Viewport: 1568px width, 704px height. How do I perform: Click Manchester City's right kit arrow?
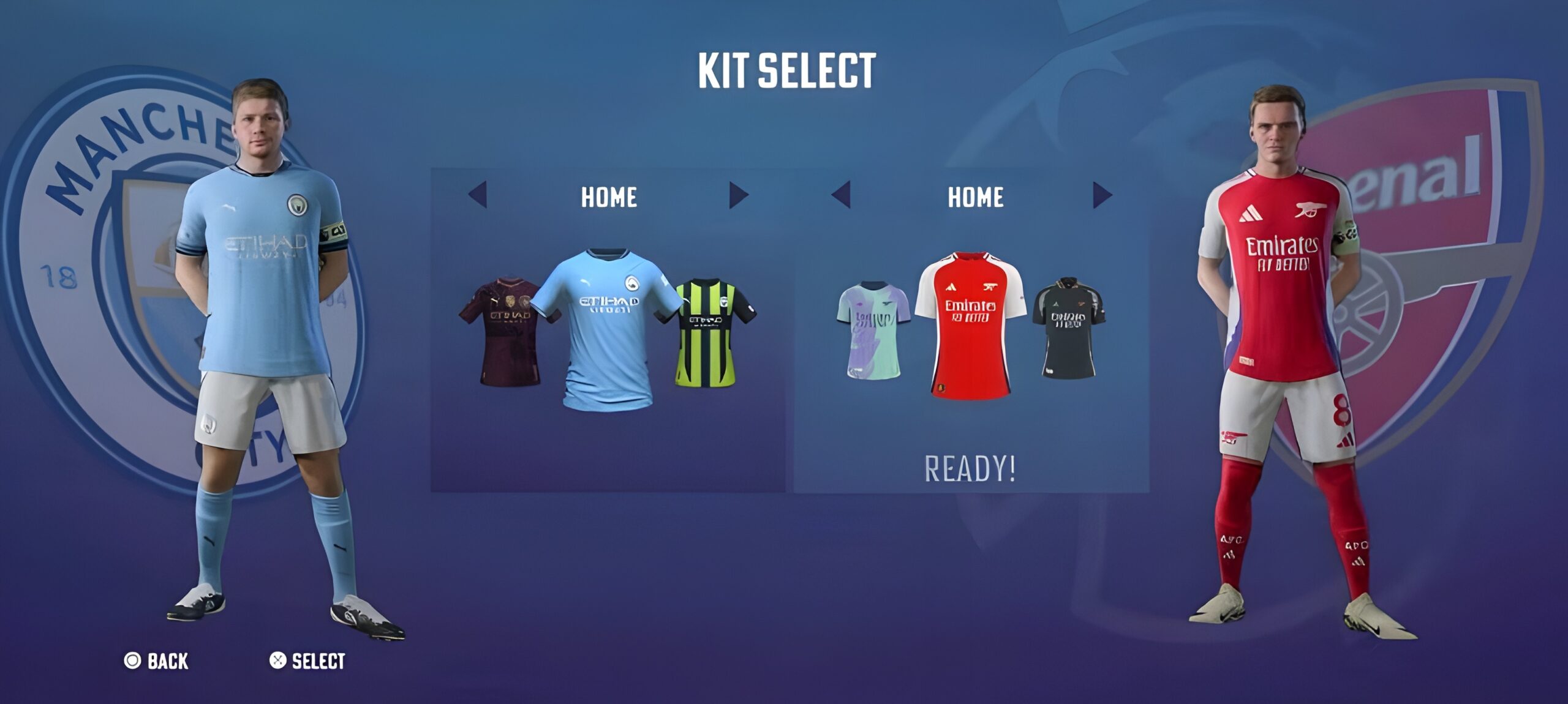click(x=738, y=195)
